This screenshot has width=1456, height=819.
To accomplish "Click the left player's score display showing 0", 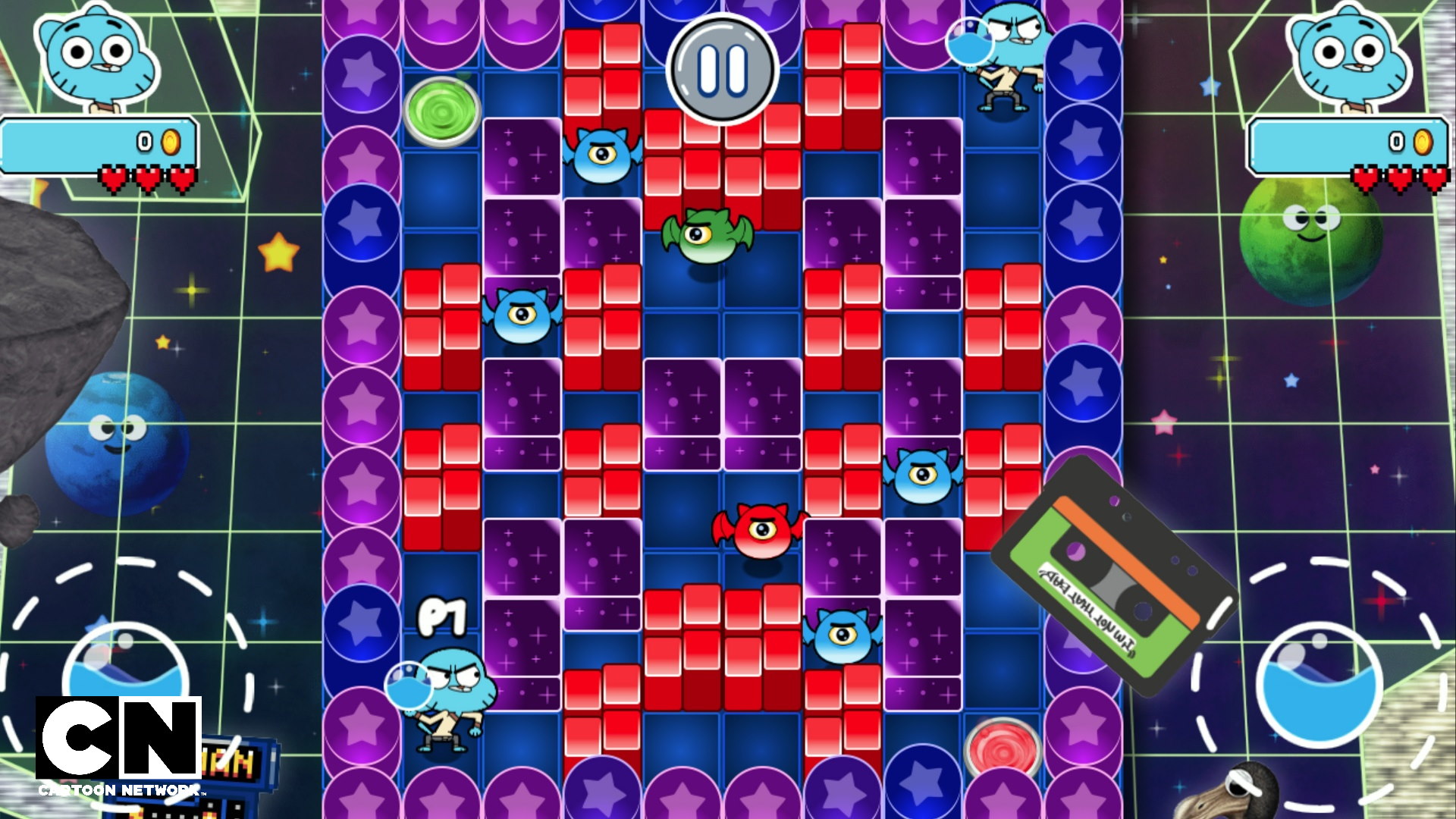I will [x=143, y=140].
